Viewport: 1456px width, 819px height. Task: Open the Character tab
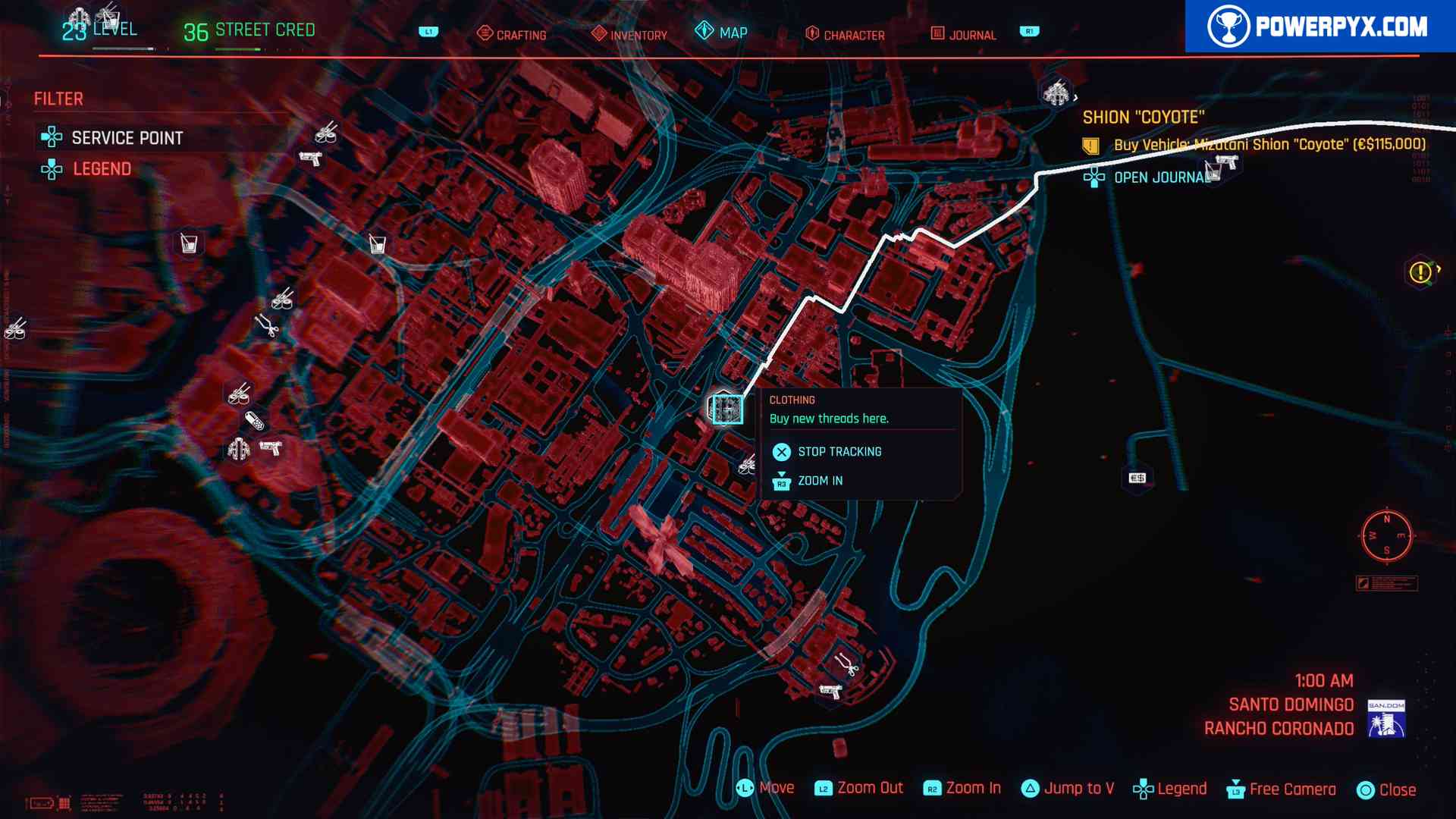coord(845,34)
